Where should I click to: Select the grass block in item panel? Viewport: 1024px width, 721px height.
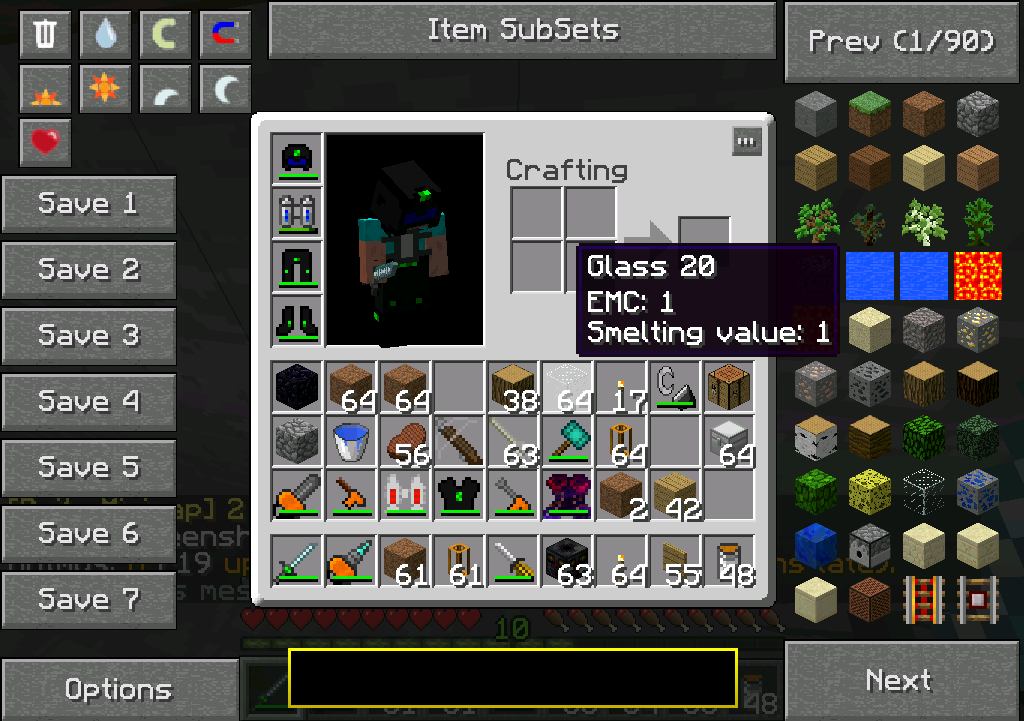(x=871, y=114)
